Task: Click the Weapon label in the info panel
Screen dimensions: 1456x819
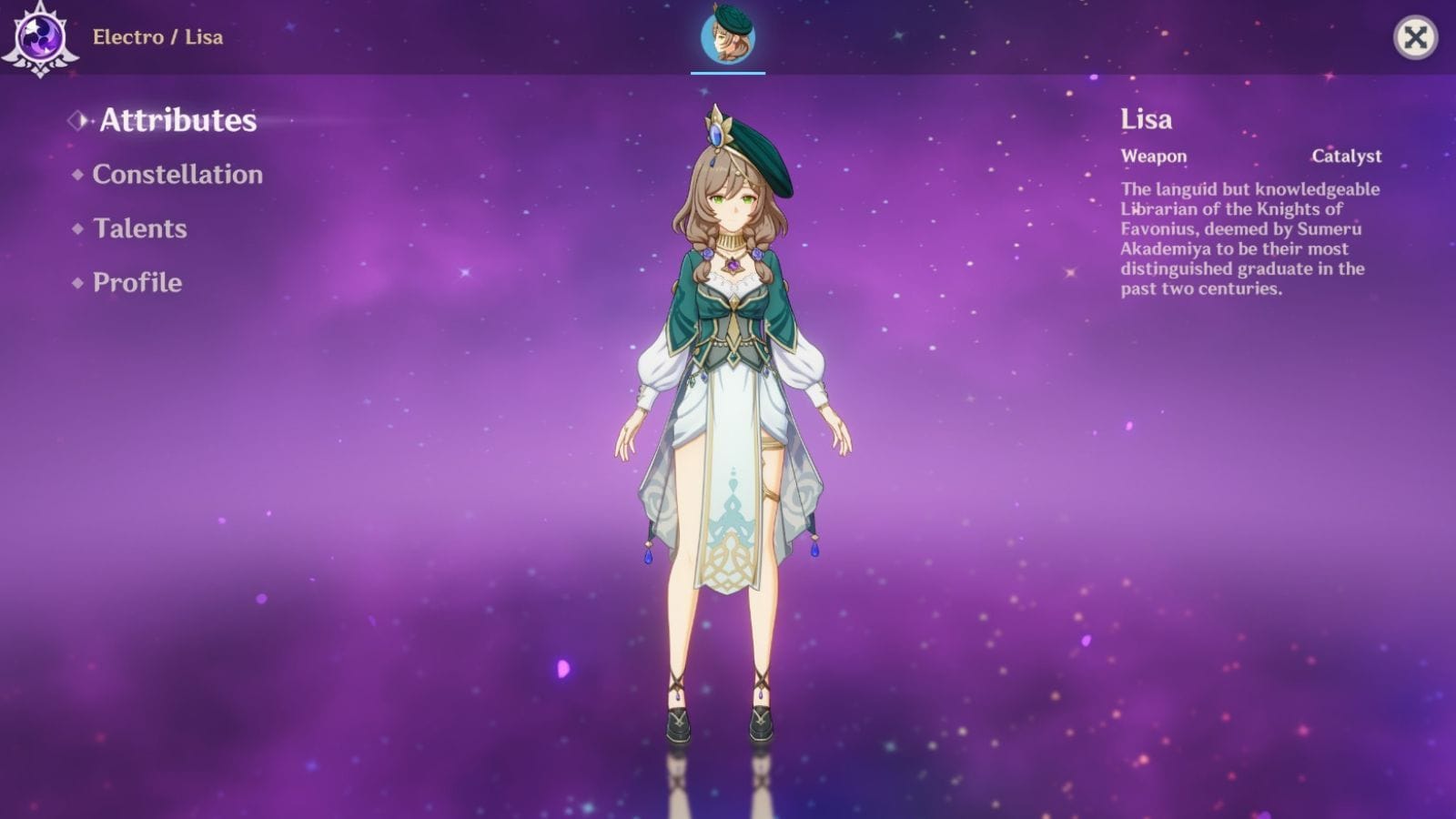Action: [x=1152, y=156]
